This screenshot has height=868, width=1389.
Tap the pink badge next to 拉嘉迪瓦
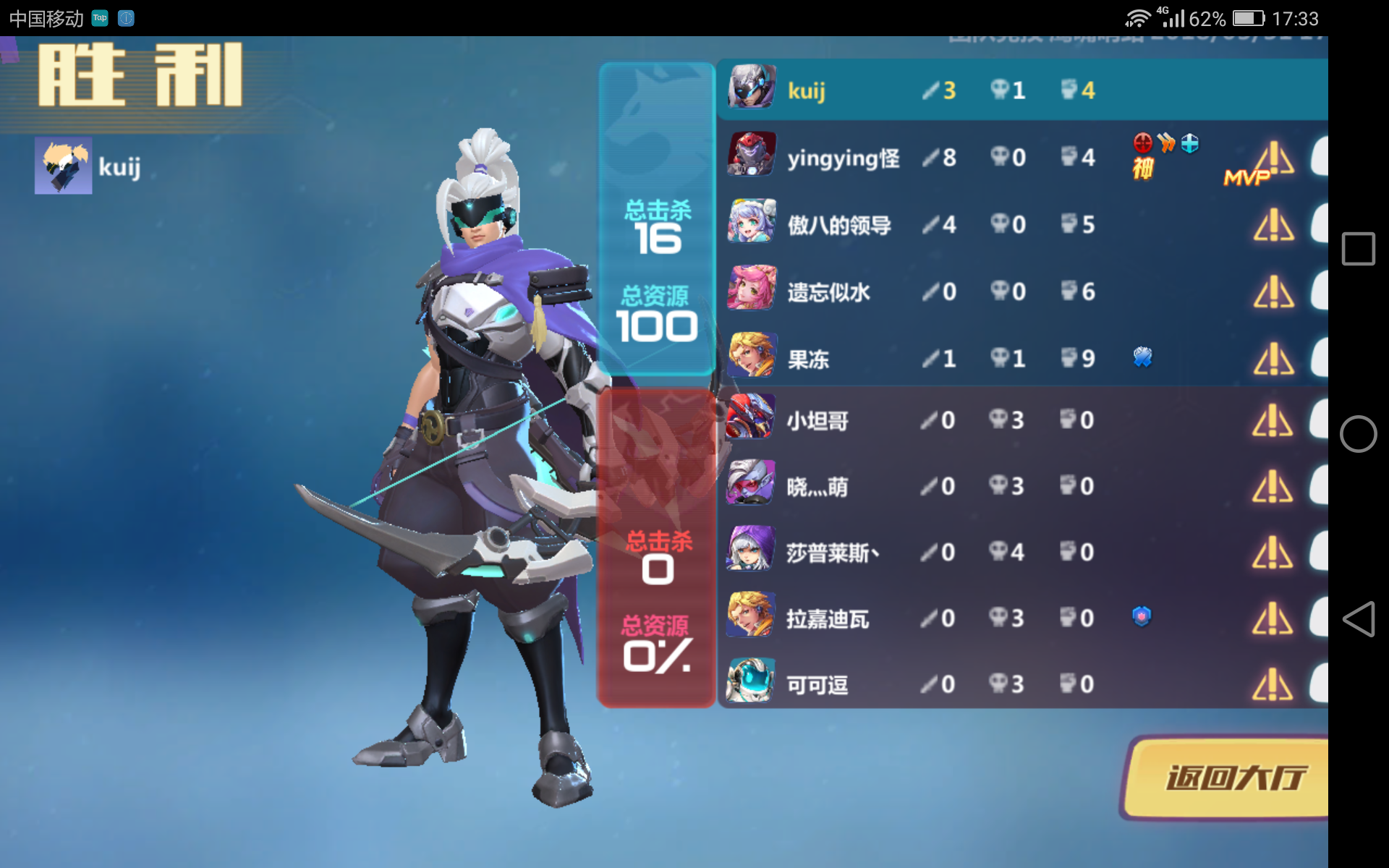tap(1142, 616)
